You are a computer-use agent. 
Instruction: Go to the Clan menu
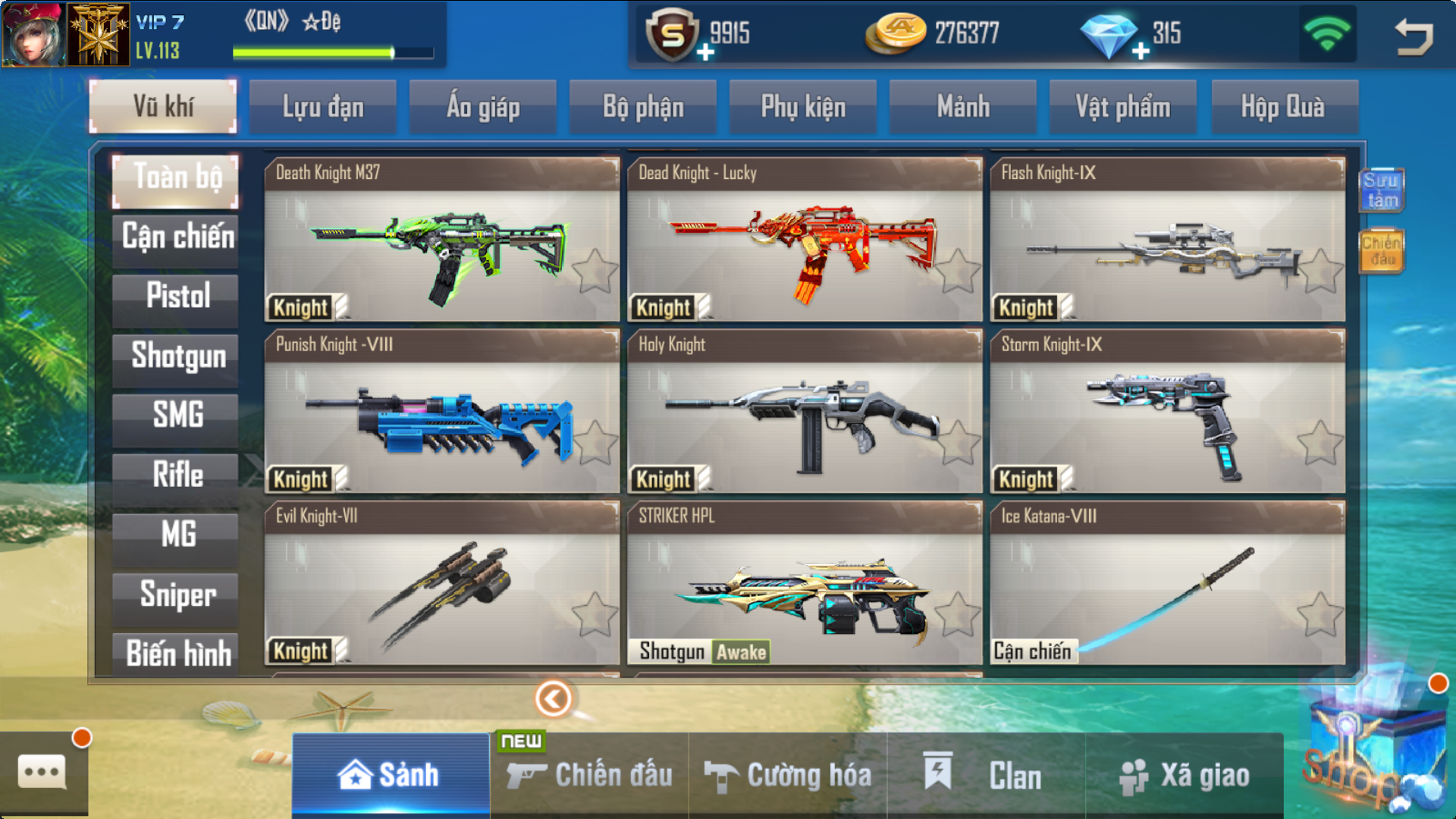tap(986, 776)
